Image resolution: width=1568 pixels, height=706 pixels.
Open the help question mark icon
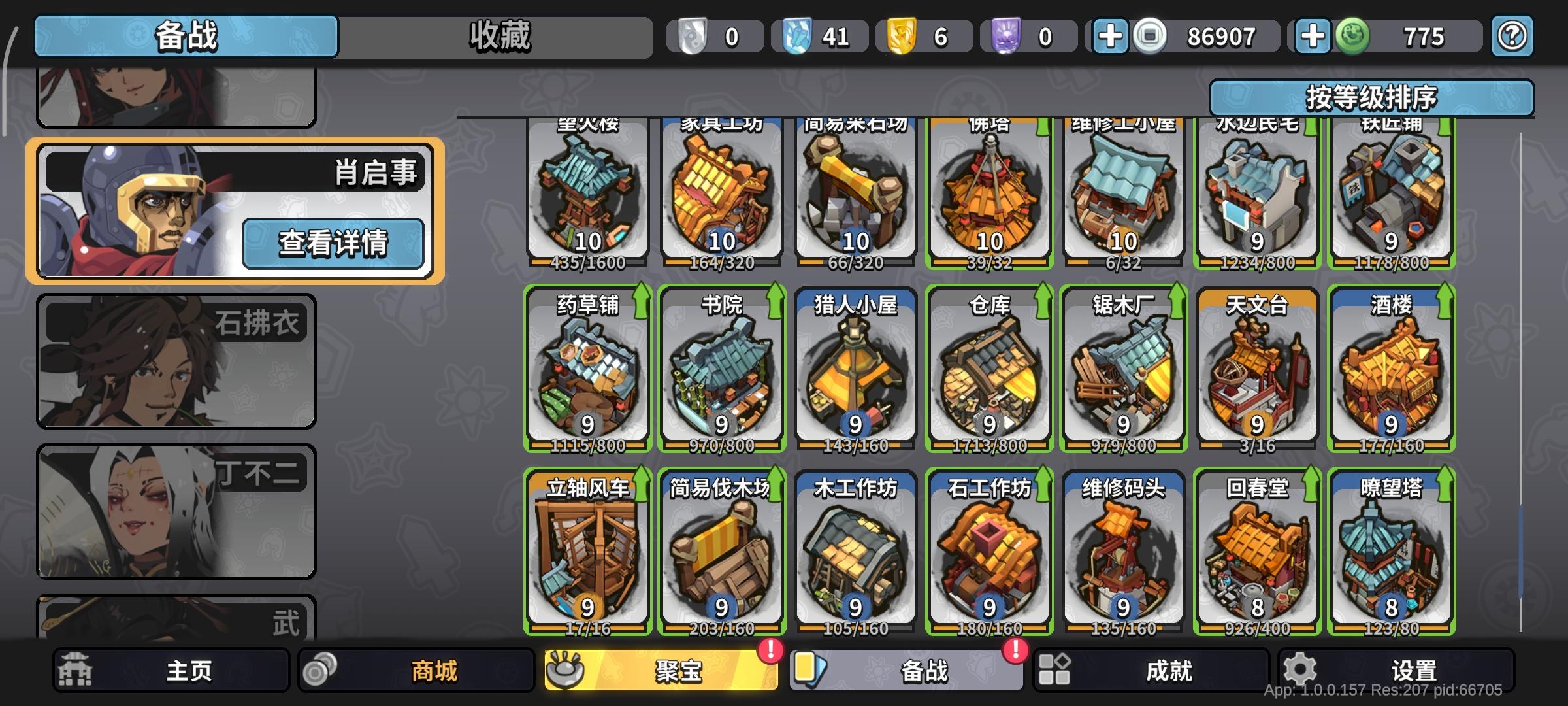(1511, 37)
